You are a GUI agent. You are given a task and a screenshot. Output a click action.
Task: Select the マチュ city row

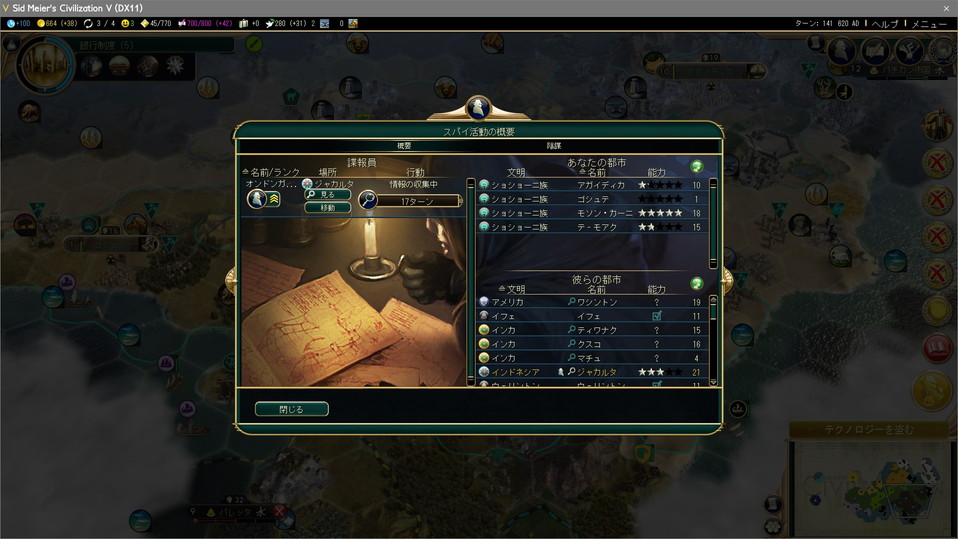click(595, 358)
